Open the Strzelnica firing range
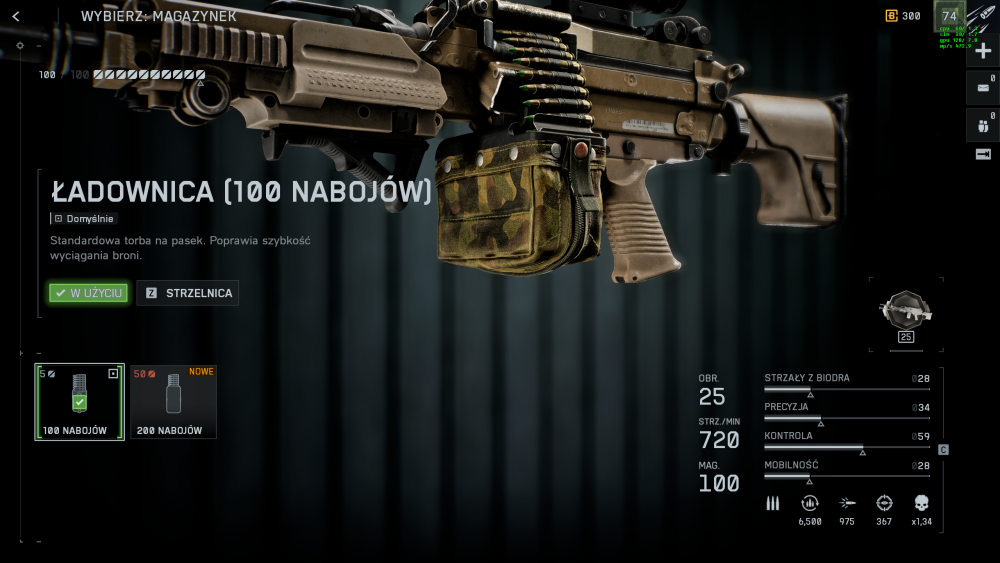 pyautogui.click(x=188, y=293)
